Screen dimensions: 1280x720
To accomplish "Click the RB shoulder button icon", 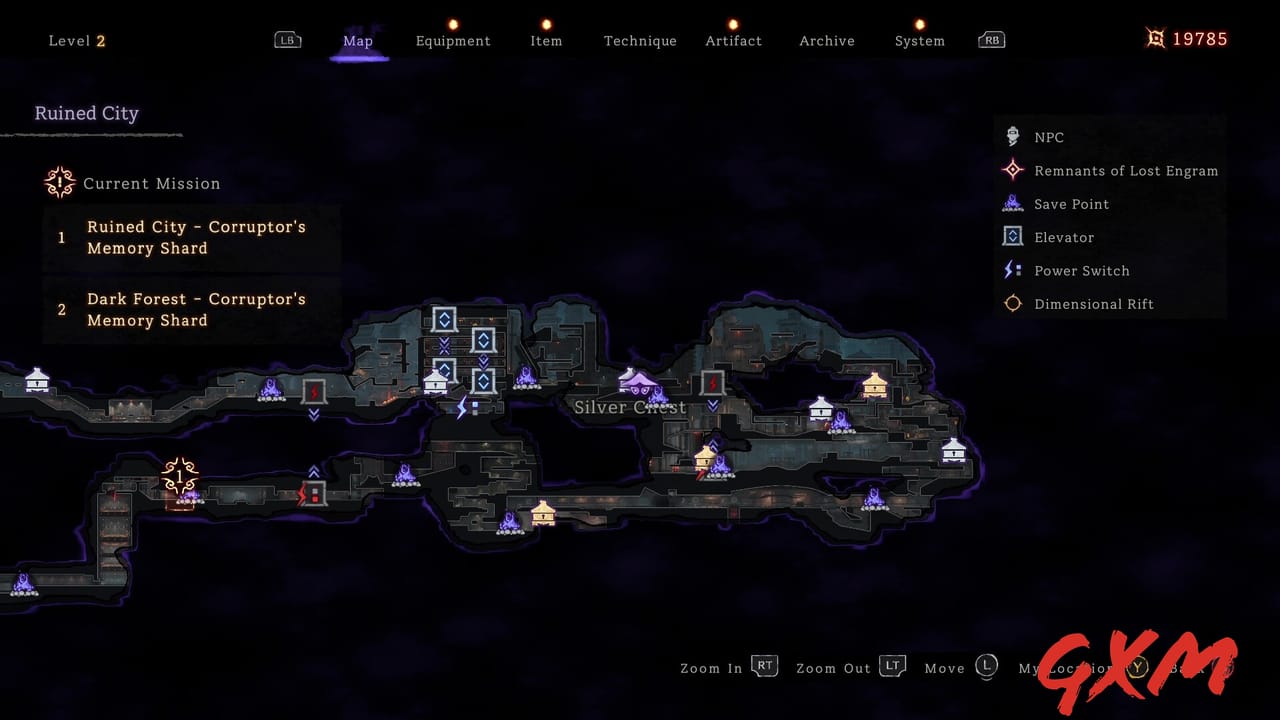I will (991, 40).
